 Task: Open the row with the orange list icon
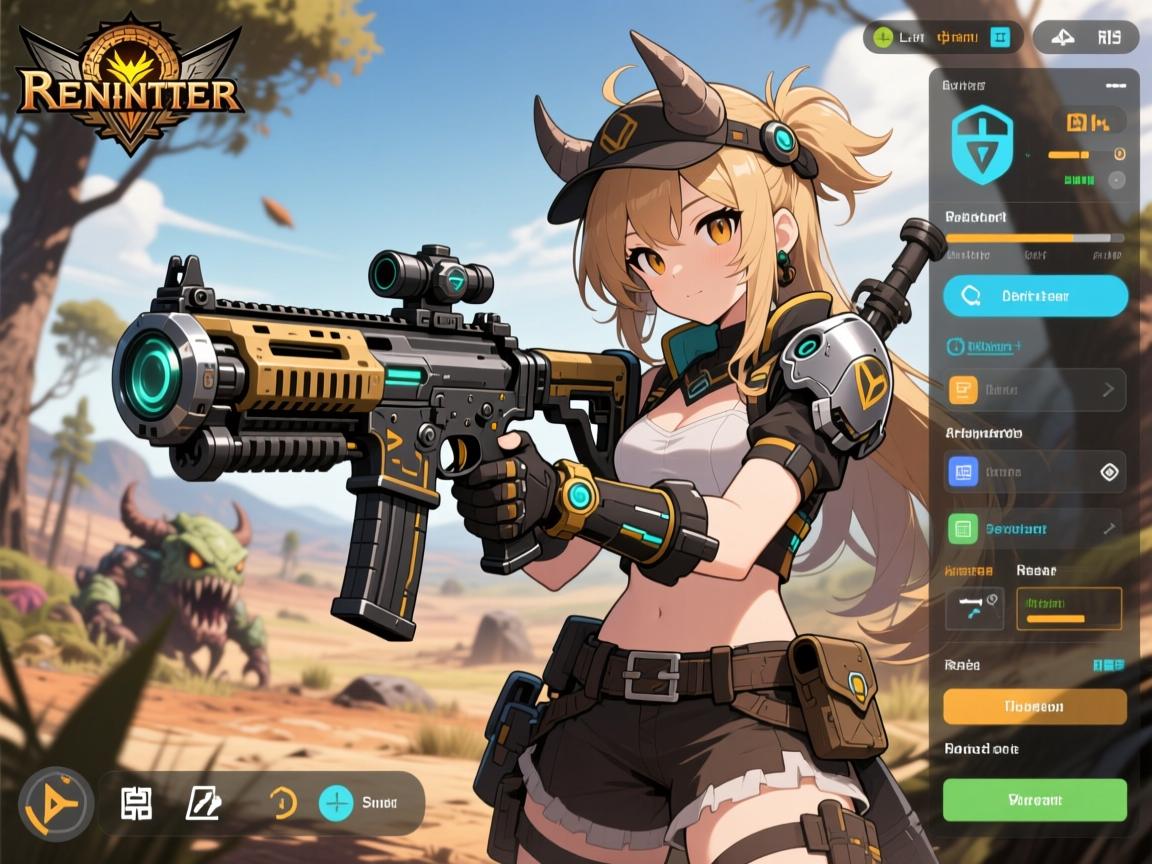pyautogui.click(x=1035, y=390)
